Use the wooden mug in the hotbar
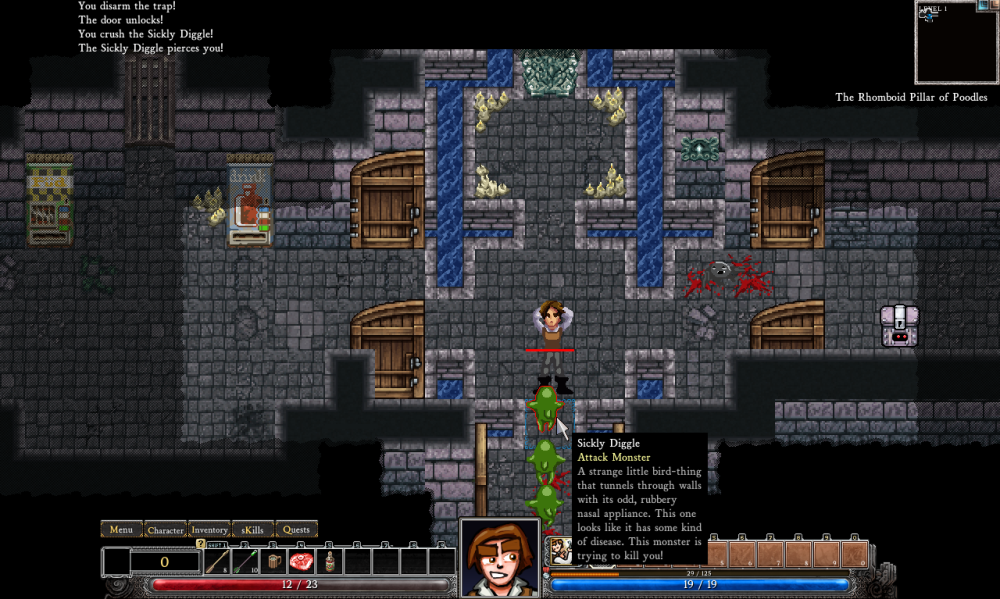Screen dimensions: 1000x599 pos(274,562)
